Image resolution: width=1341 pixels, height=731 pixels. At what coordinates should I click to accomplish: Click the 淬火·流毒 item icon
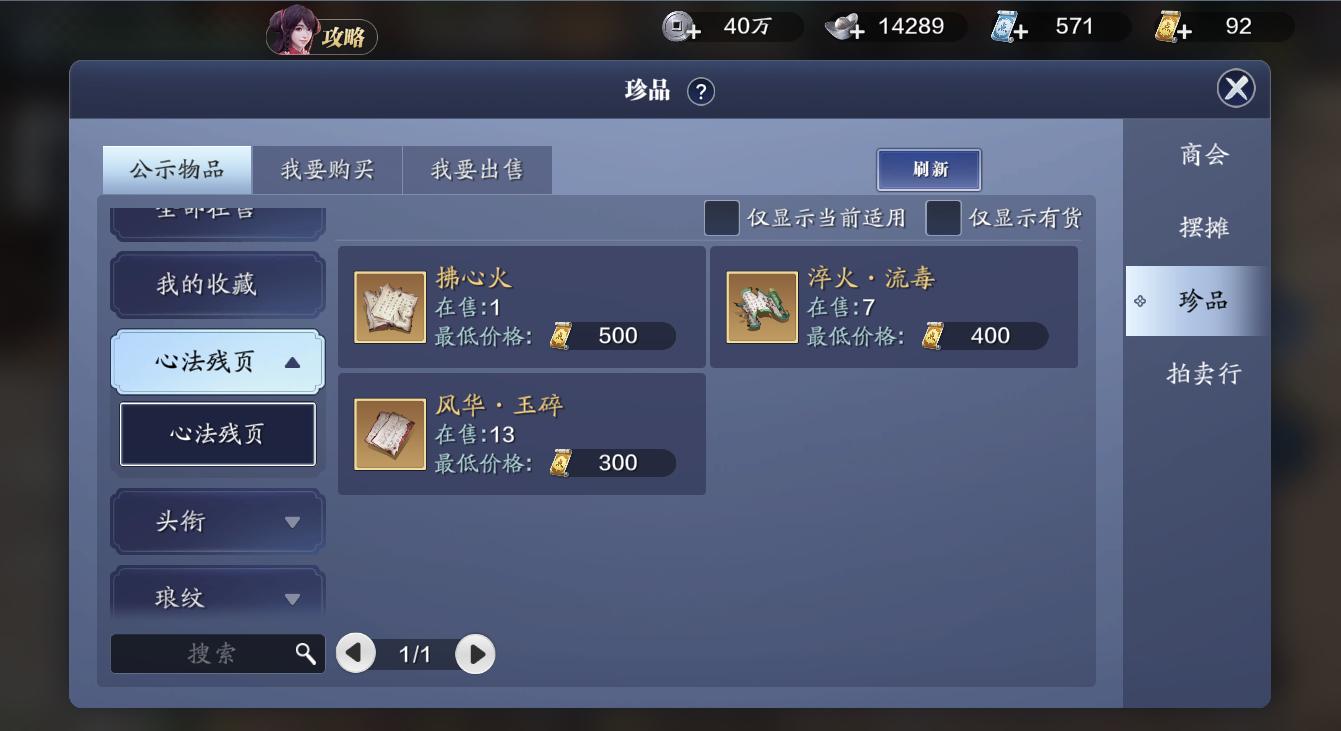pos(762,306)
